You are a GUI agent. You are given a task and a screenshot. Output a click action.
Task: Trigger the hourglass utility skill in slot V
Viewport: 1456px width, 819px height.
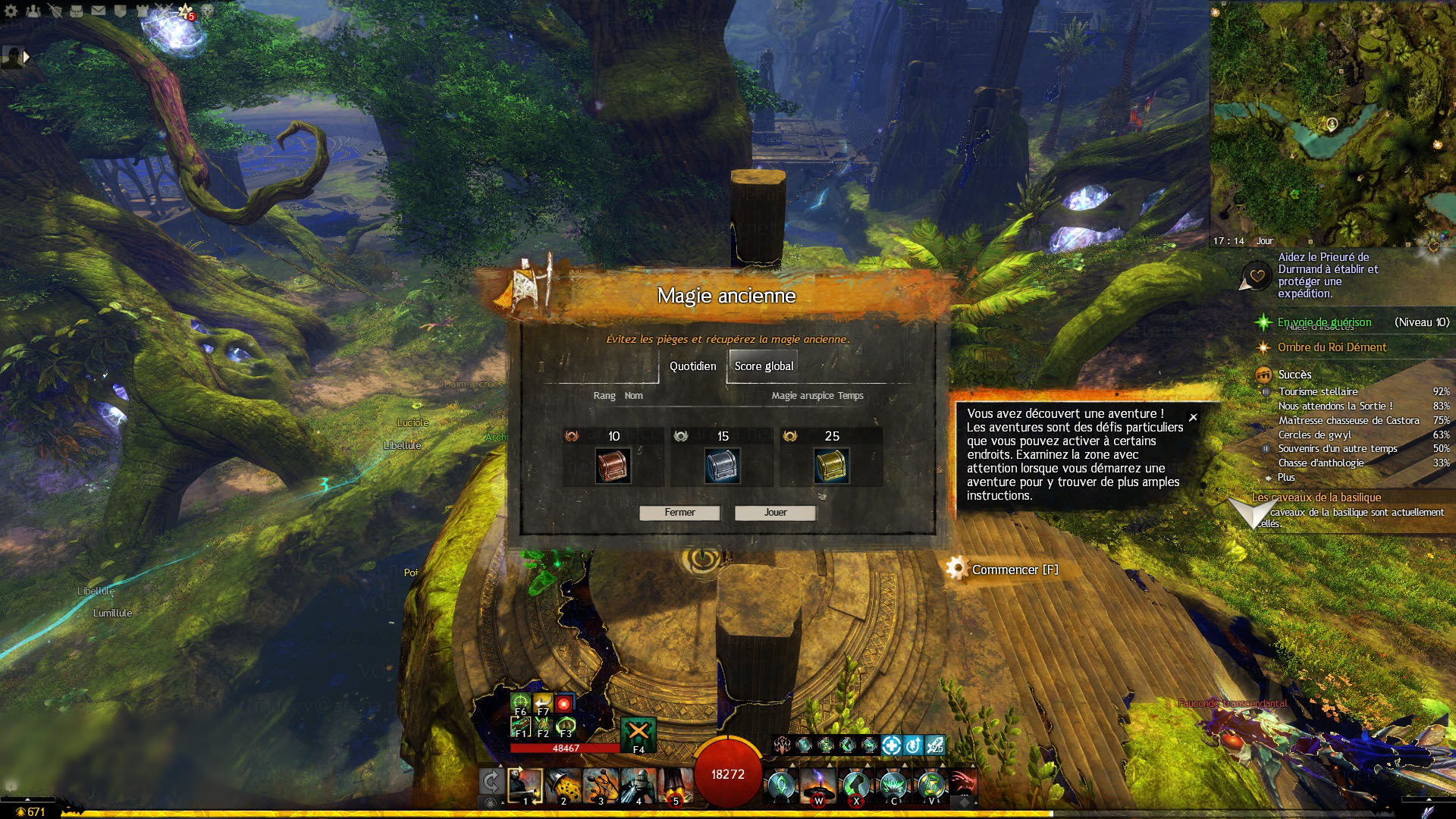[931, 785]
